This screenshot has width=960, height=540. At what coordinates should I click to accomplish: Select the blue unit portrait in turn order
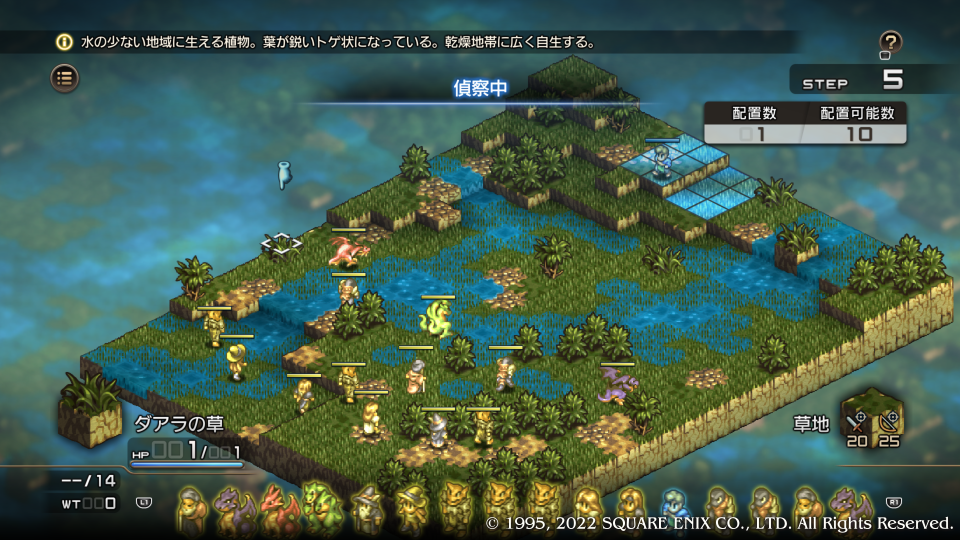pyautogui.click(x=674, y=506)
